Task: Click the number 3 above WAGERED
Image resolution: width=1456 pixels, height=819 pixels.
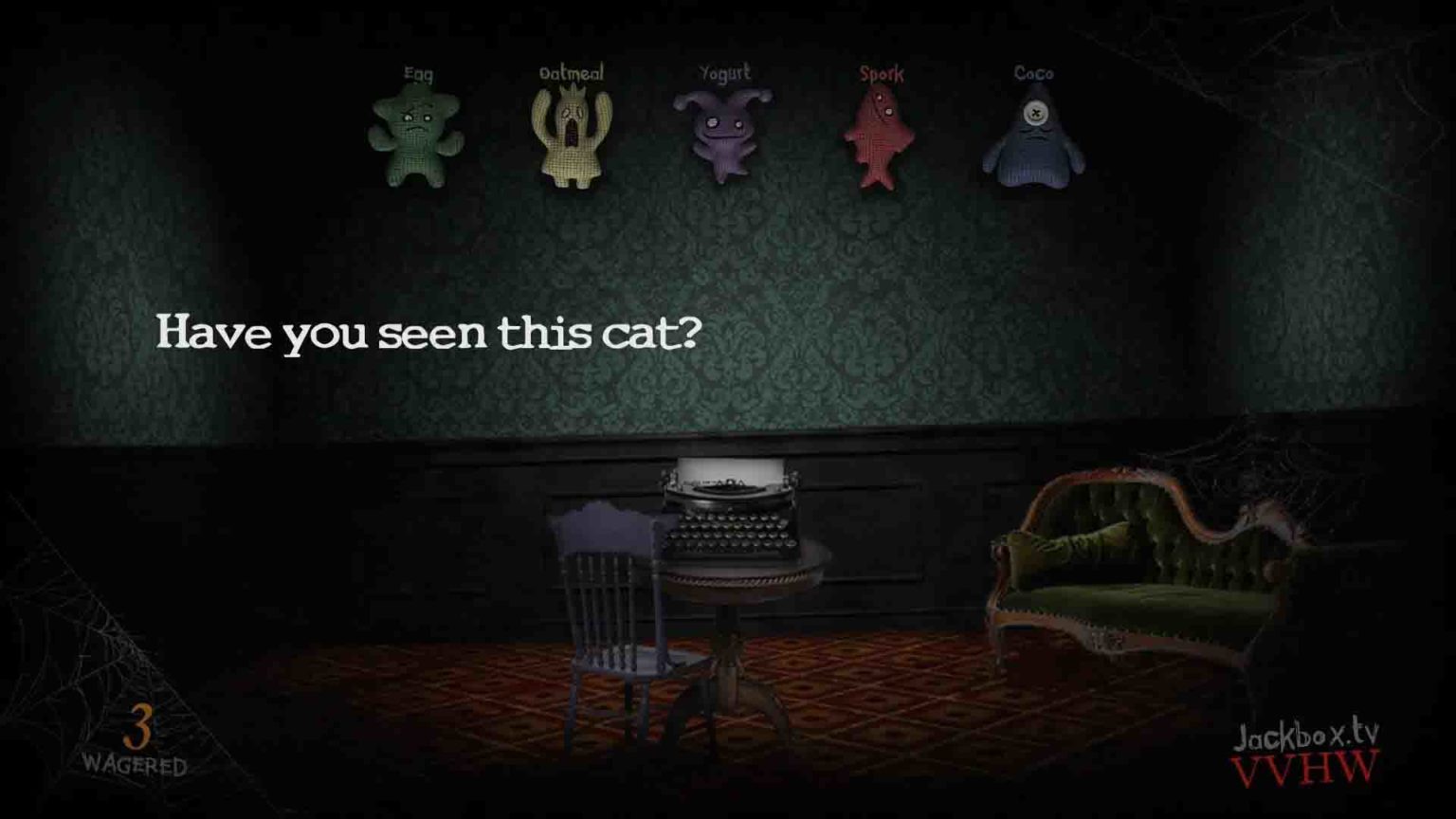Action: click(136, 726)
